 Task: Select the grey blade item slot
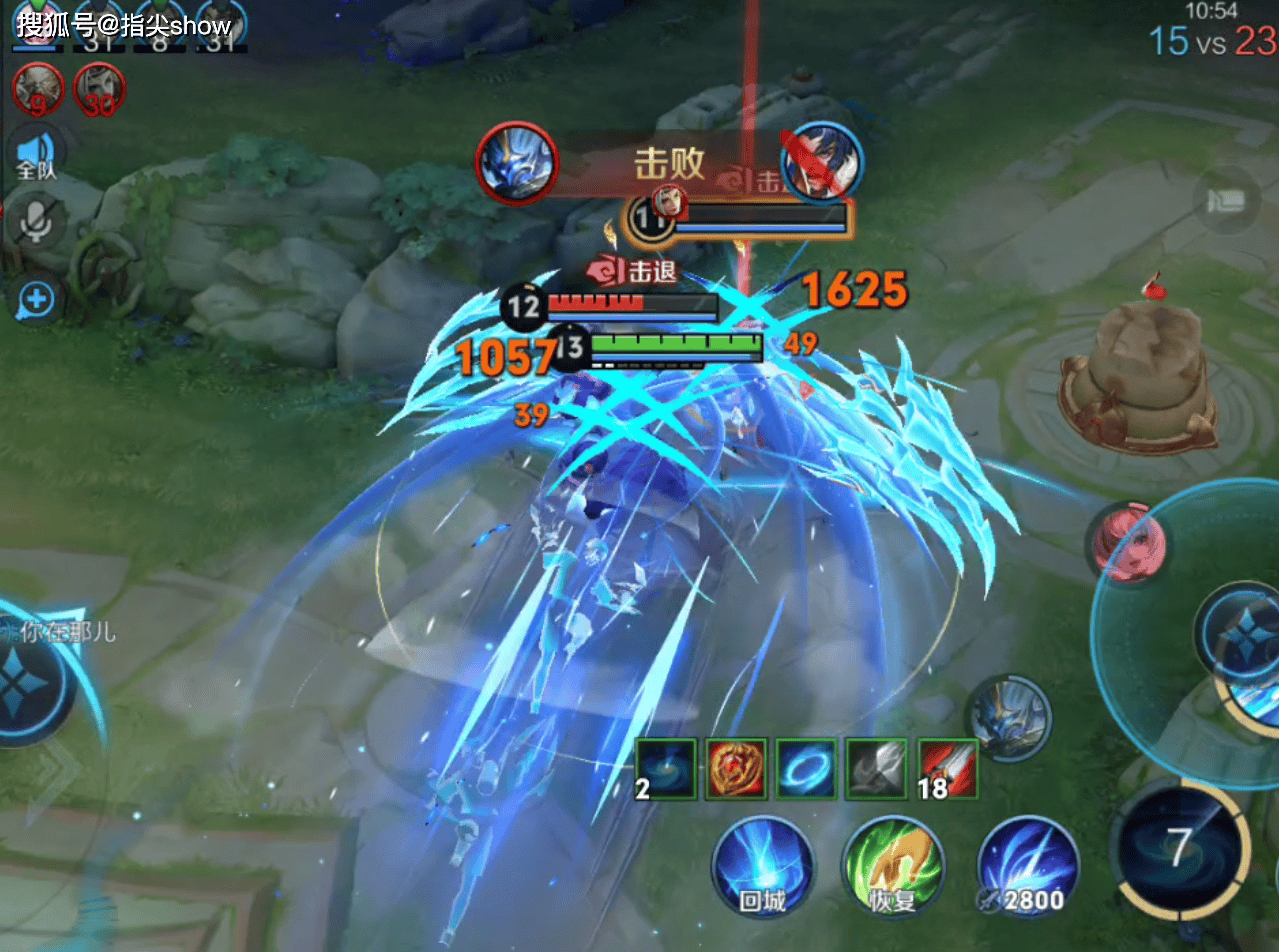[876, 769]
